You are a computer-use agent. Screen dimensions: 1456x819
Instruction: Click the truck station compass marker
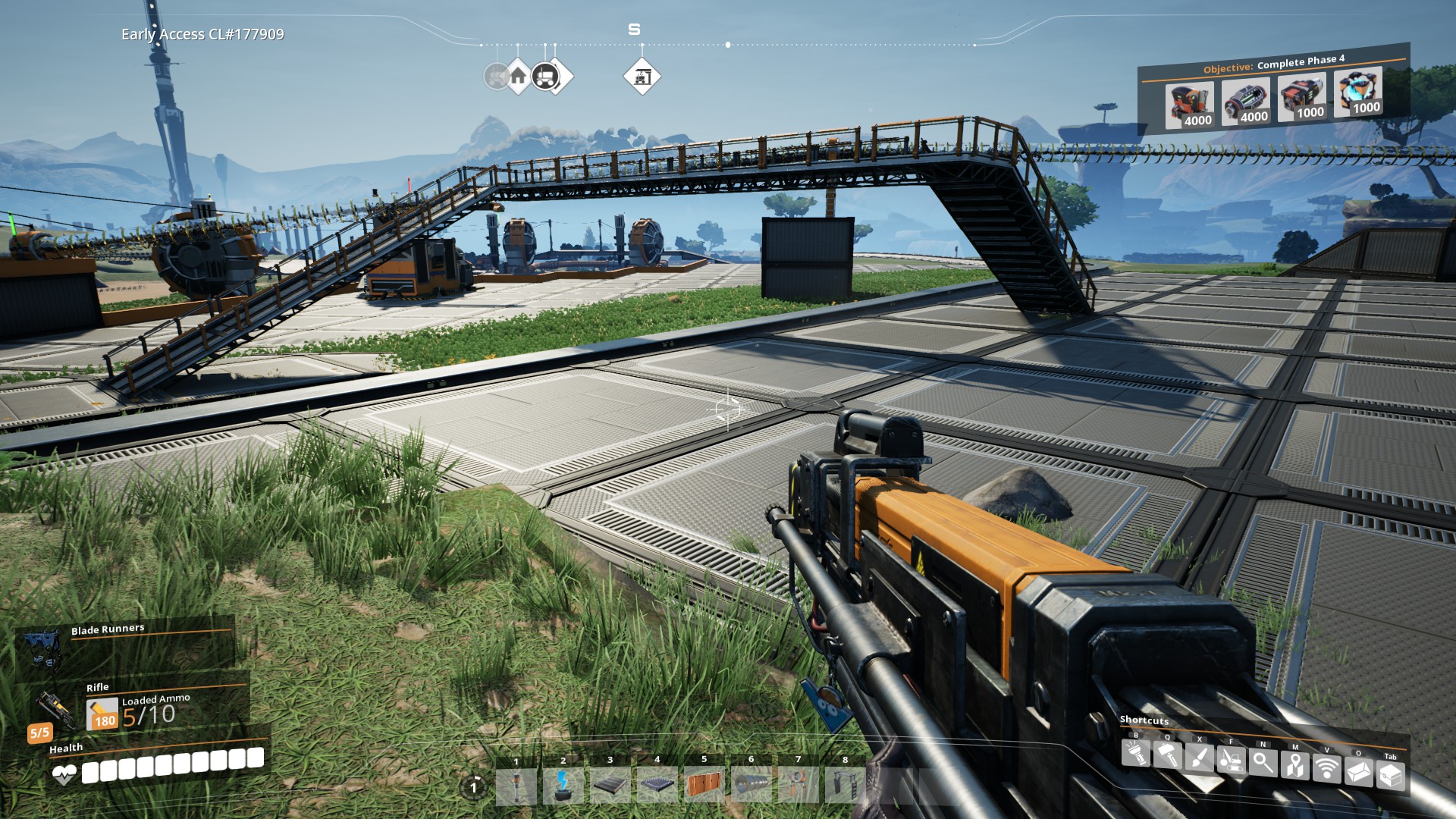[x=642, y=77]
